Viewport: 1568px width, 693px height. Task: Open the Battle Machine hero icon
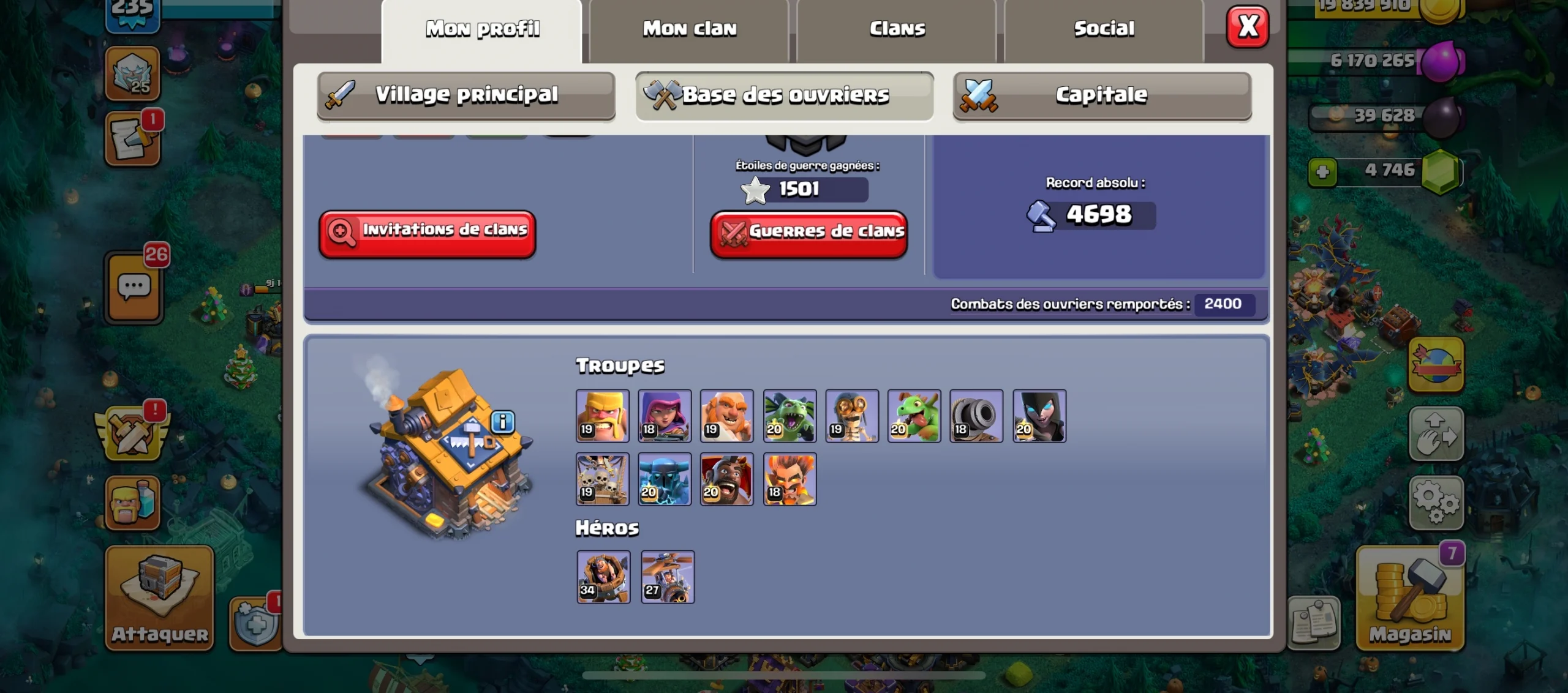tap(603, 577)
